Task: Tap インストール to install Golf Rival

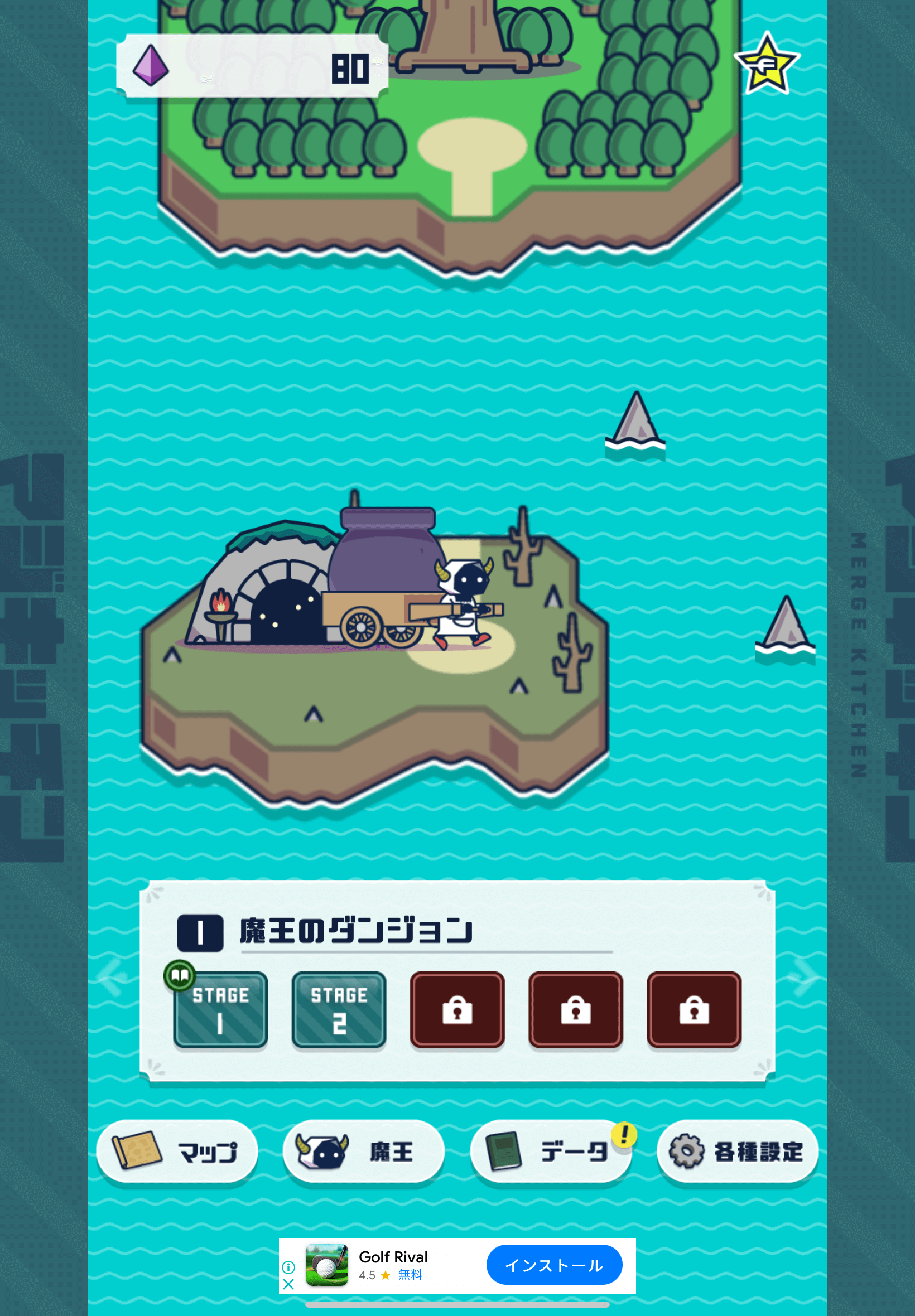Action: coord(555,1266)
